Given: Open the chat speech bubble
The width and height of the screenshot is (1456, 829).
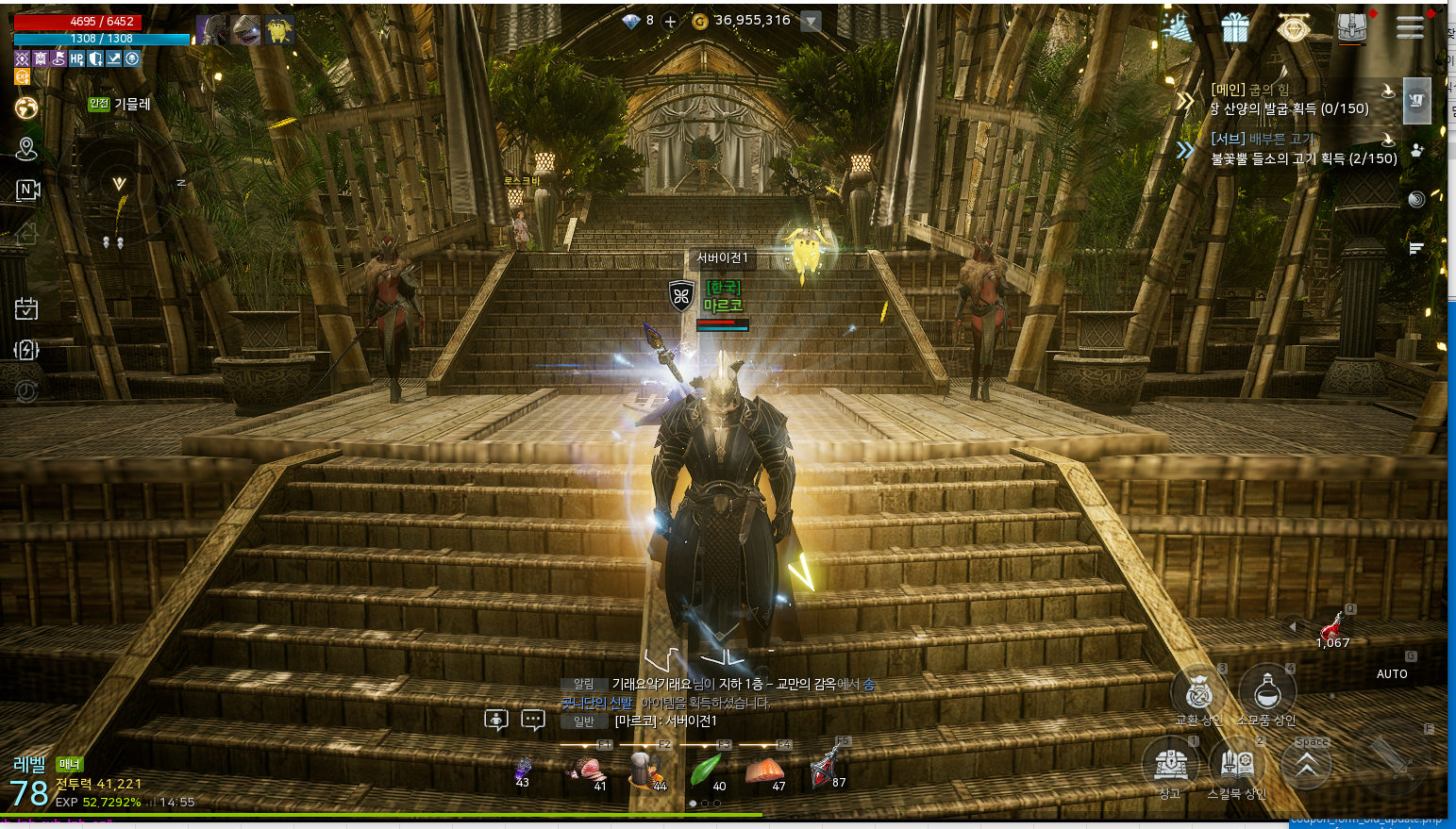Looking at the screenshot, I should (x=533, y=721).
